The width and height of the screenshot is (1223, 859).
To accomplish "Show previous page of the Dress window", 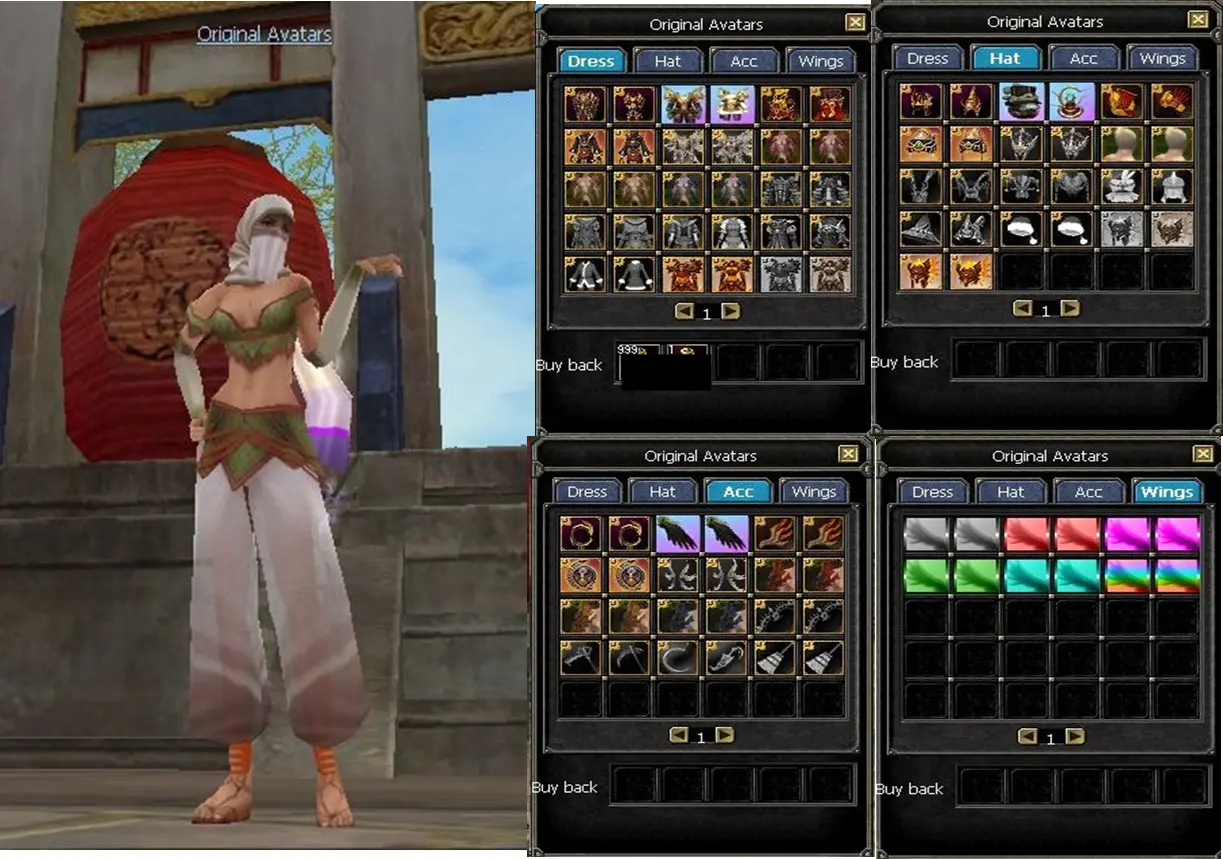I will [x=684, y=312].
